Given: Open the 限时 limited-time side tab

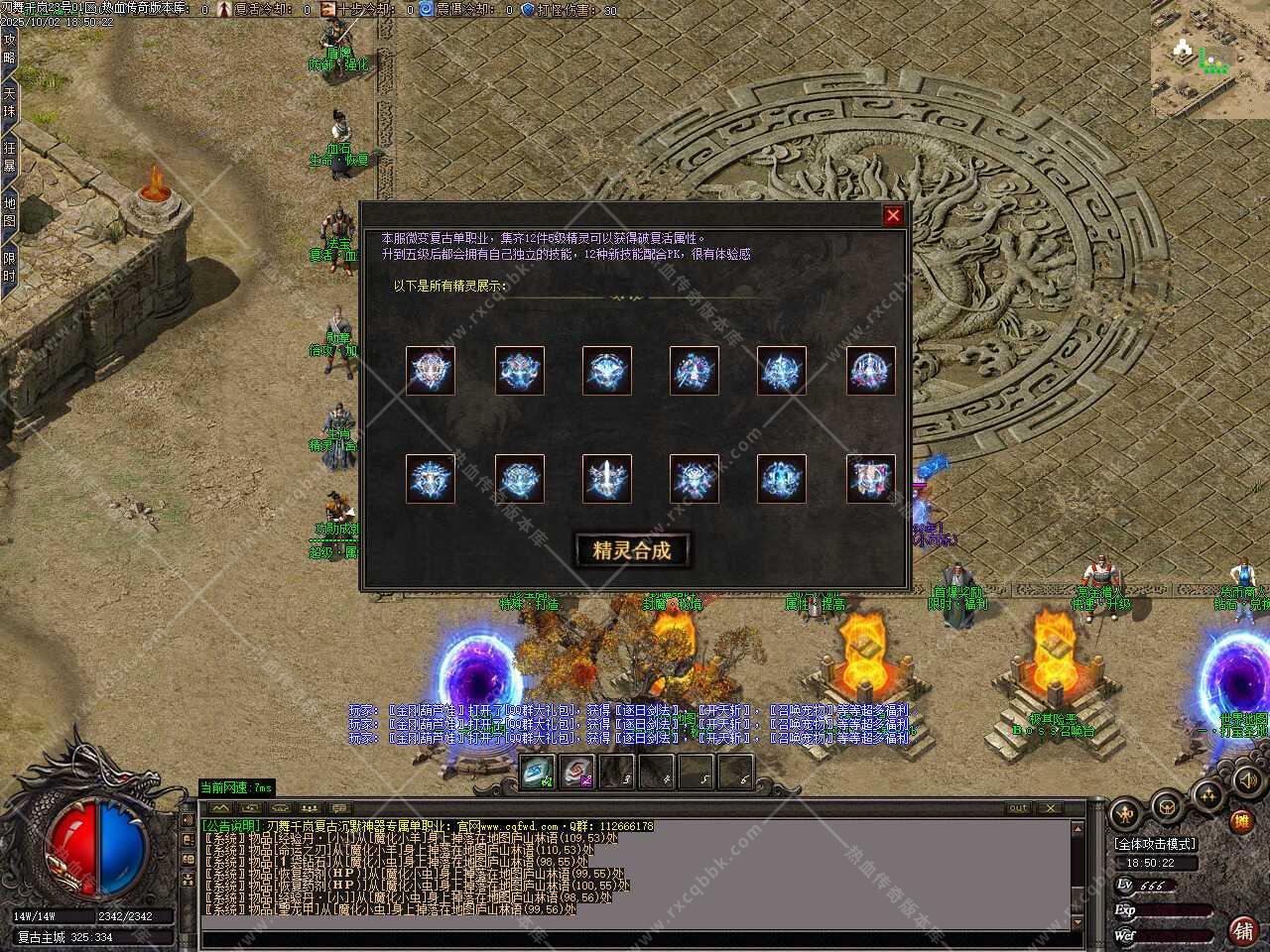Looking at the screenshot, I should 9,267.
